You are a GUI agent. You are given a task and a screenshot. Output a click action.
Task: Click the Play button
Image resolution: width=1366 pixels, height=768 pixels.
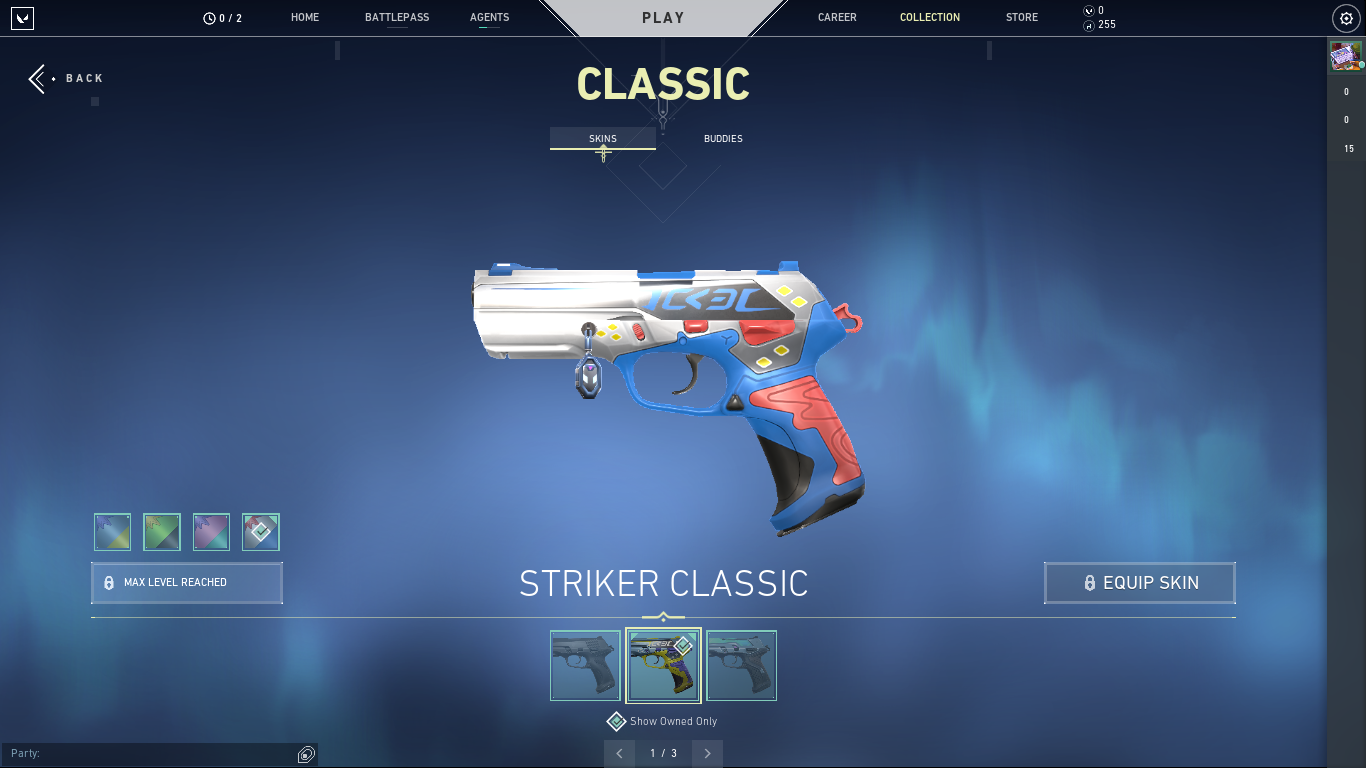pos(663,18)
